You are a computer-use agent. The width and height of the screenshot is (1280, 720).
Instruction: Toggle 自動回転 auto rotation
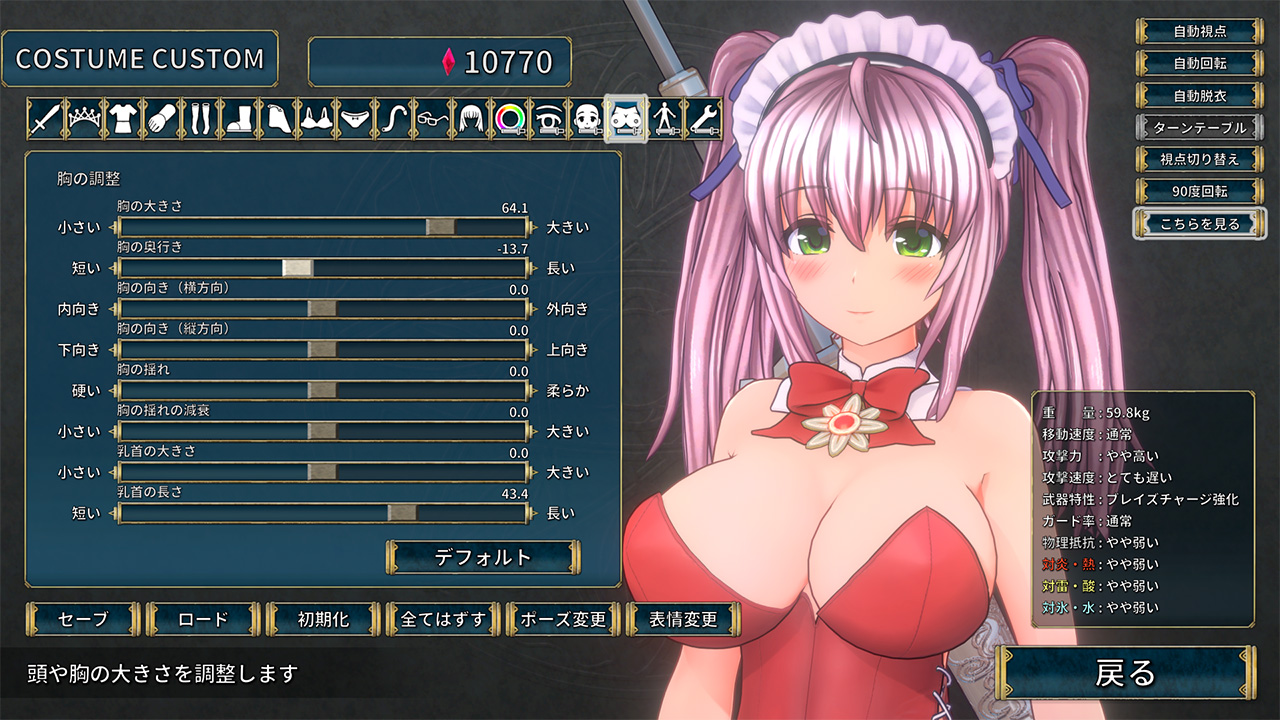[1199, 63]
